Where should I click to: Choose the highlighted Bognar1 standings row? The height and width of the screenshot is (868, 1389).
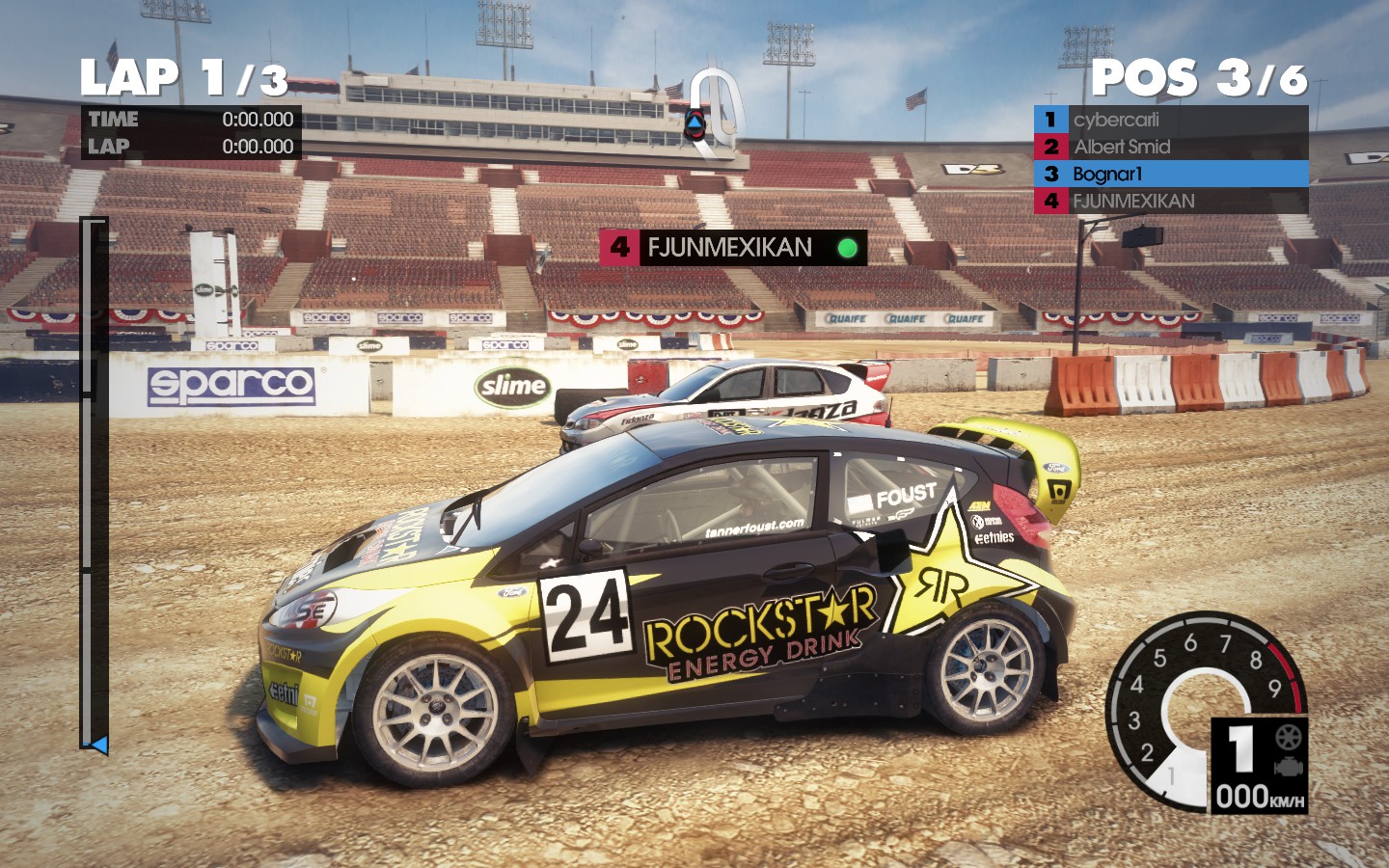pos(1170,174)
